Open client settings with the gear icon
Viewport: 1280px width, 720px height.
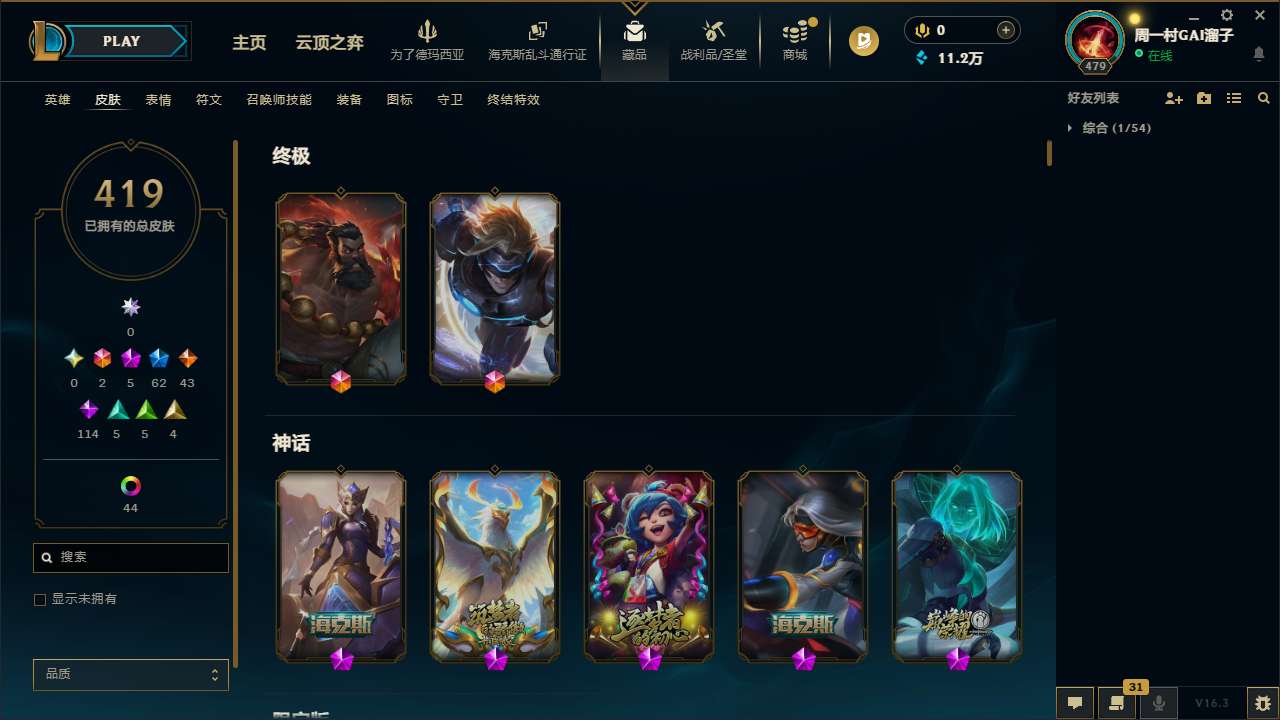tap(1226, 15)
